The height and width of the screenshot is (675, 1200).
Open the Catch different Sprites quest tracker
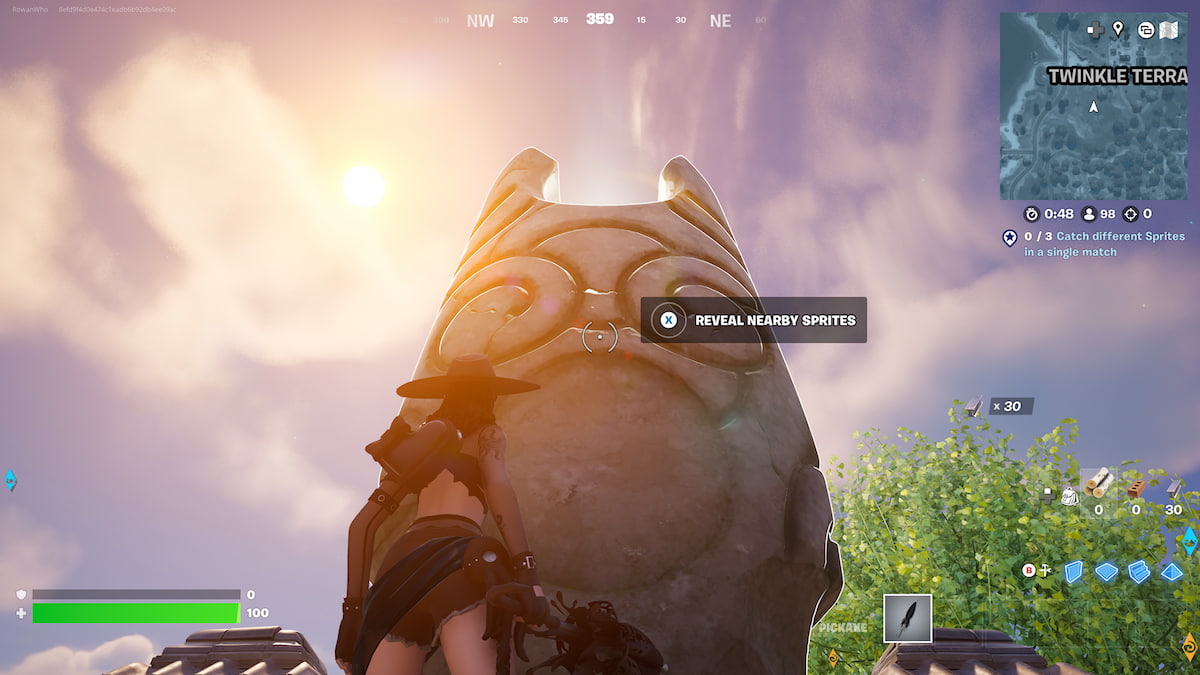tap(1096, 244)
